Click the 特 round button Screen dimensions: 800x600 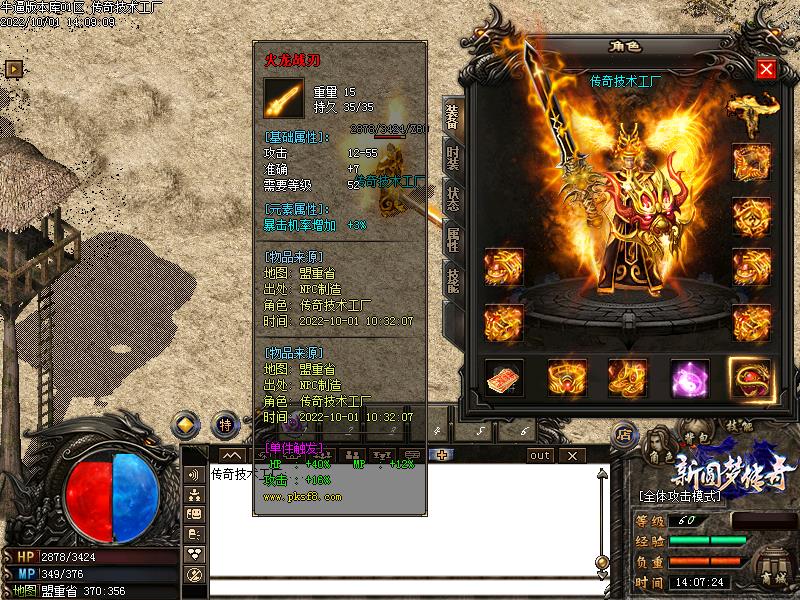(x=226, y=424)
